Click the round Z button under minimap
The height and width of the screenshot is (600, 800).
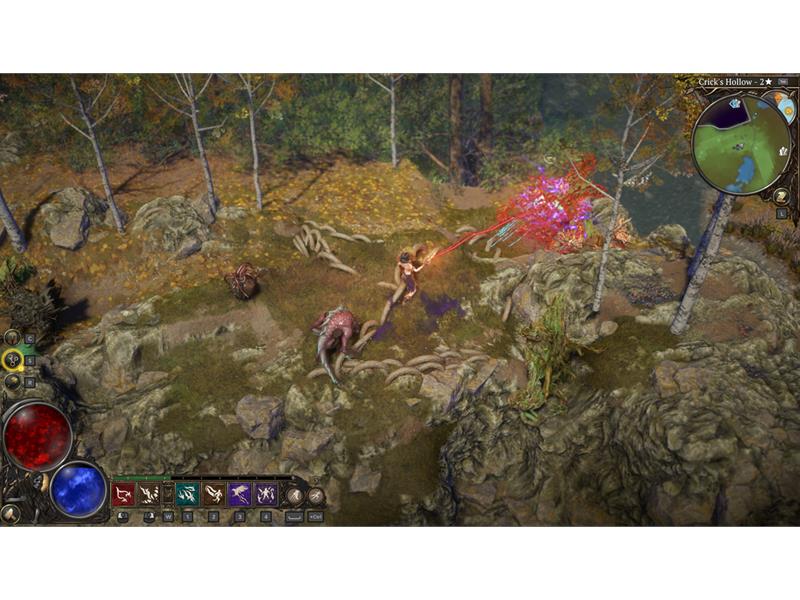781,195
